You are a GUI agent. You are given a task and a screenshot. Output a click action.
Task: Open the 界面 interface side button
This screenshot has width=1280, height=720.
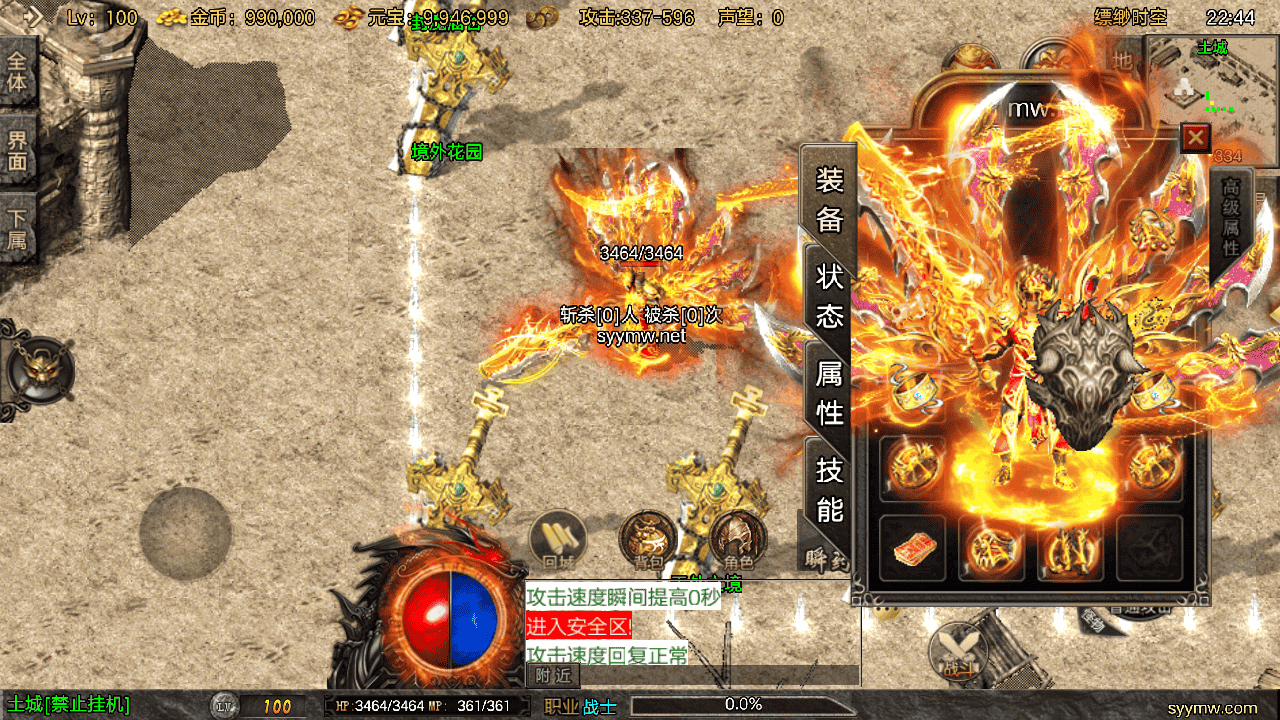pos(18,150)
